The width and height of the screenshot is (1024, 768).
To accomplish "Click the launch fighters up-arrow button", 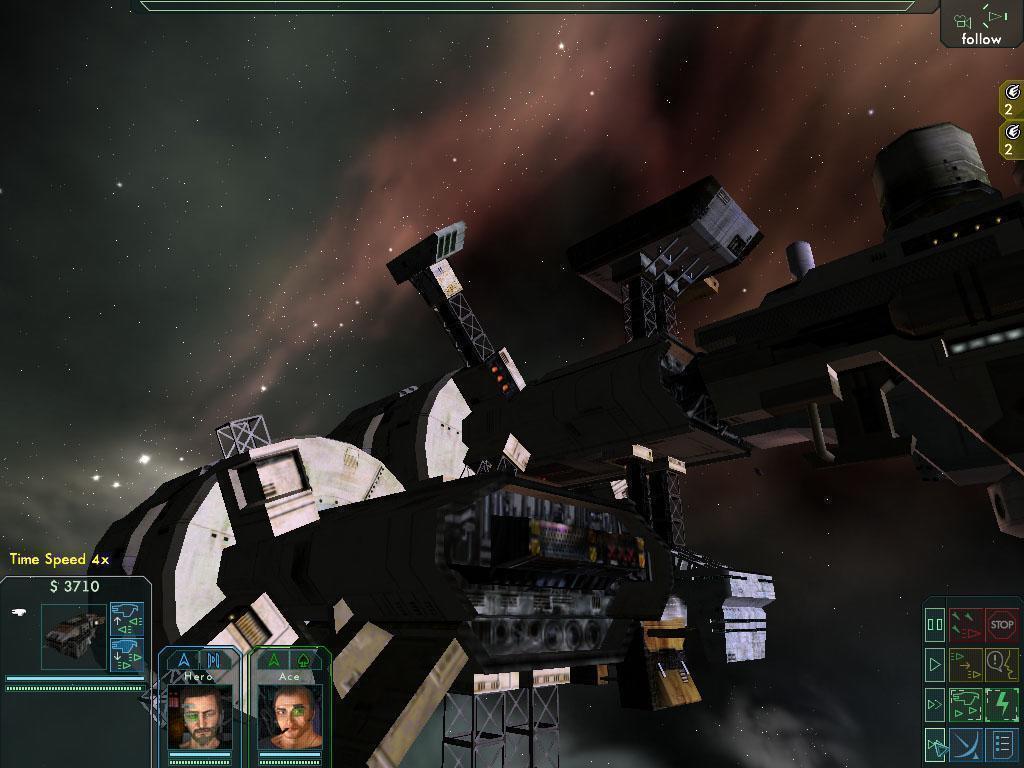I will pos(127,618).
